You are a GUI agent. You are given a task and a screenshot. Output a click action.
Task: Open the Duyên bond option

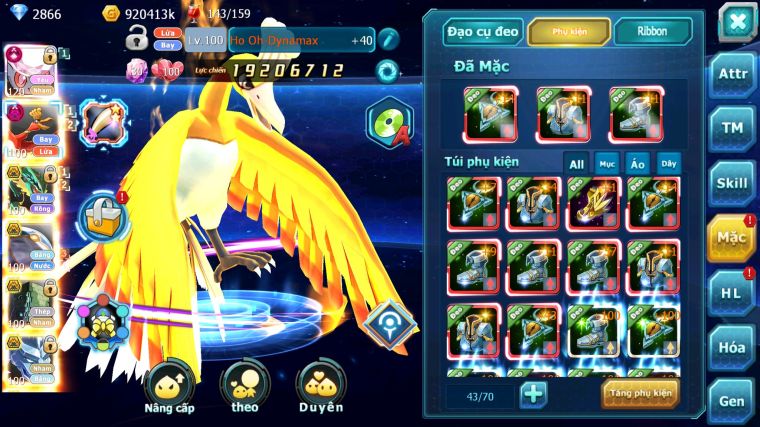[x=321, y=389]
